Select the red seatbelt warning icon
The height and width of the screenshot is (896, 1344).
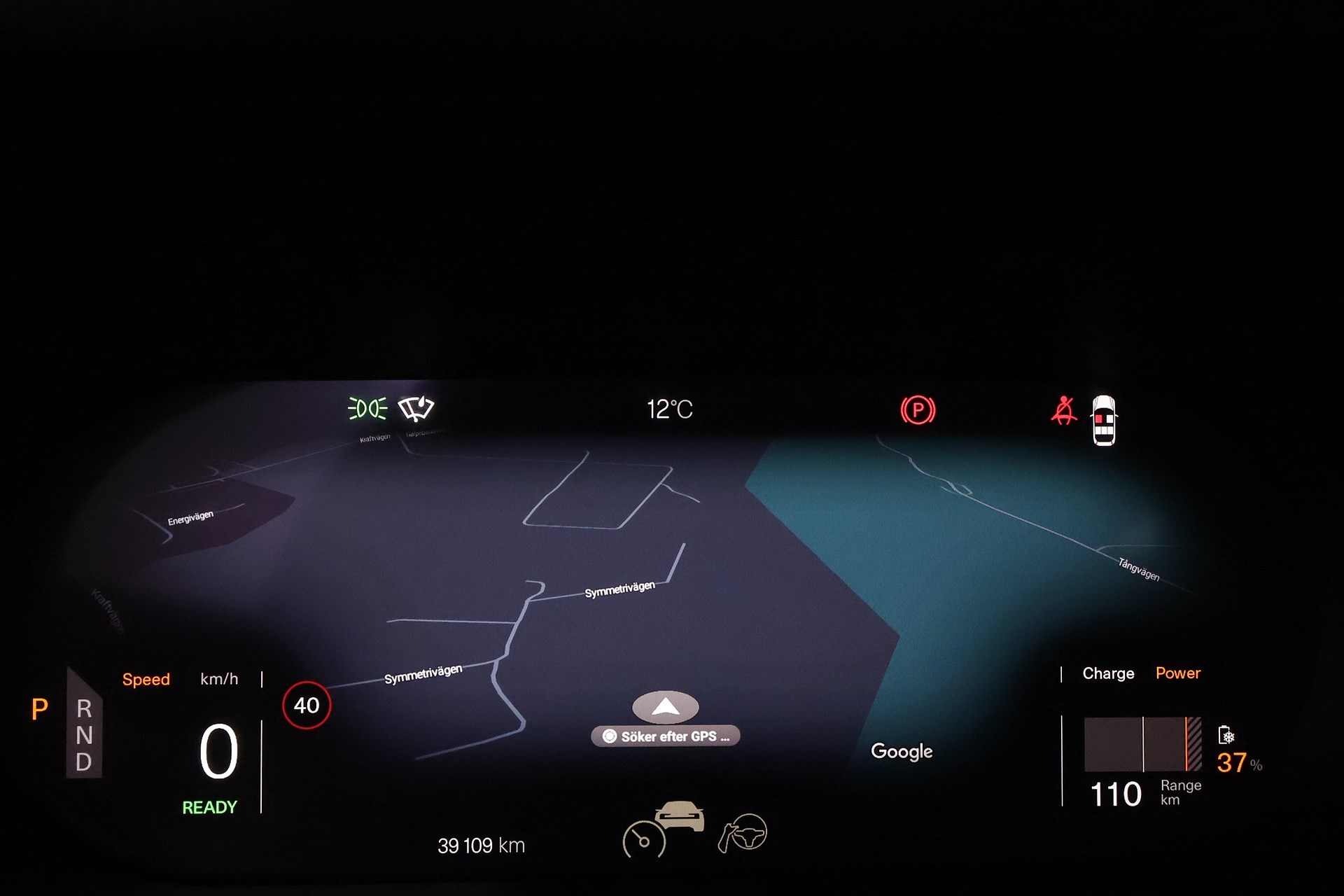coord(1063,411)
